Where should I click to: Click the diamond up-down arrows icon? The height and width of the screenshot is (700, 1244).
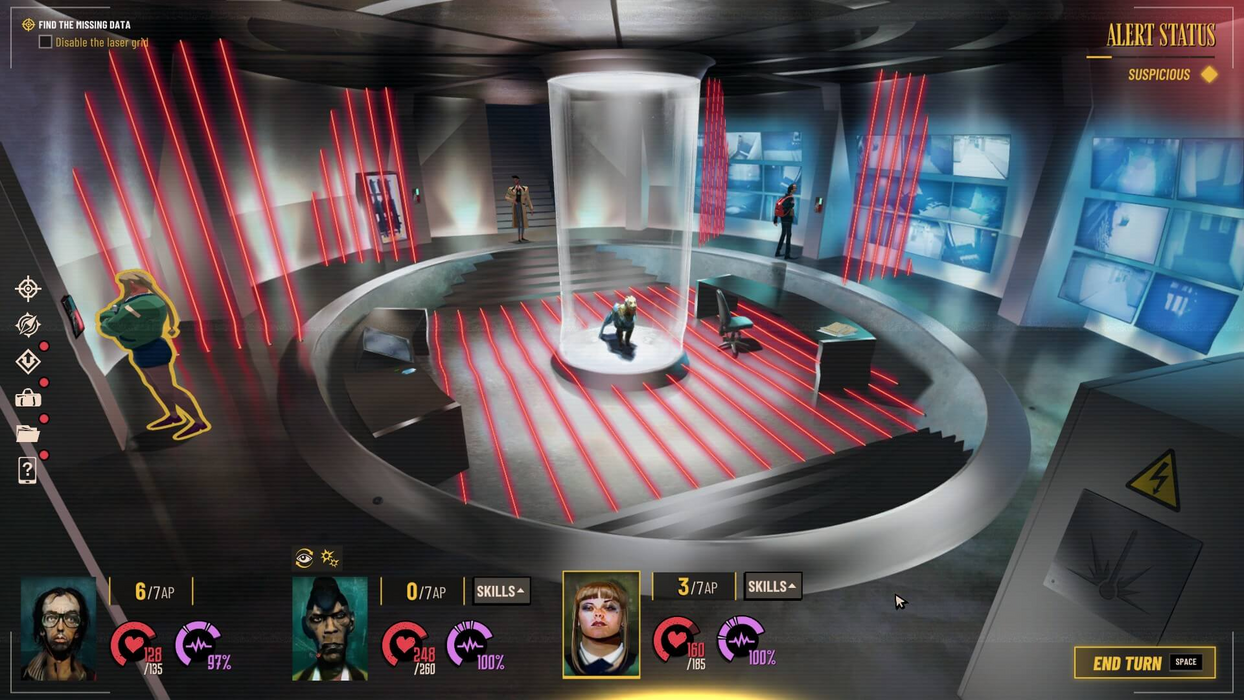pyautogui.click(x=28, y=361)
